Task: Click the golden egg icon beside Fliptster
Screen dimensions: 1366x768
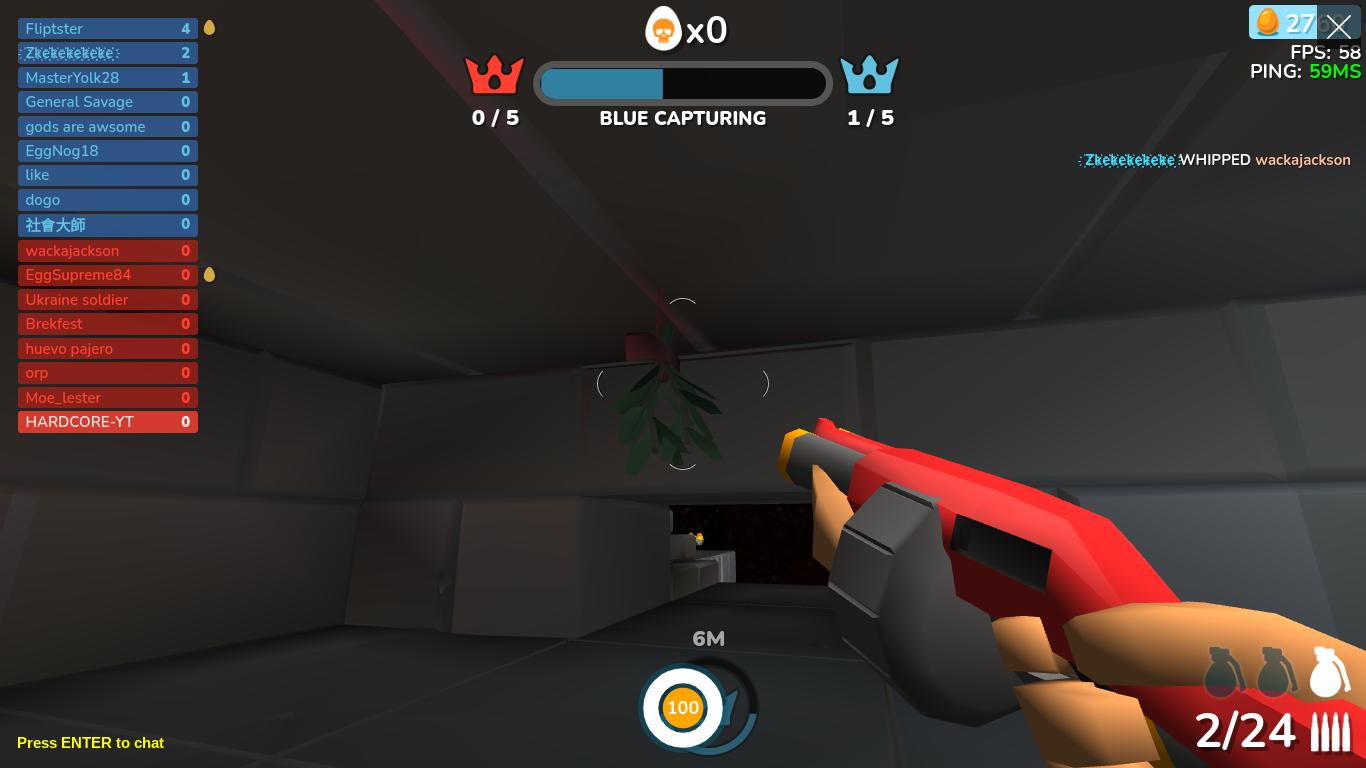Action: pyautogui.click(x=208, y=28)
